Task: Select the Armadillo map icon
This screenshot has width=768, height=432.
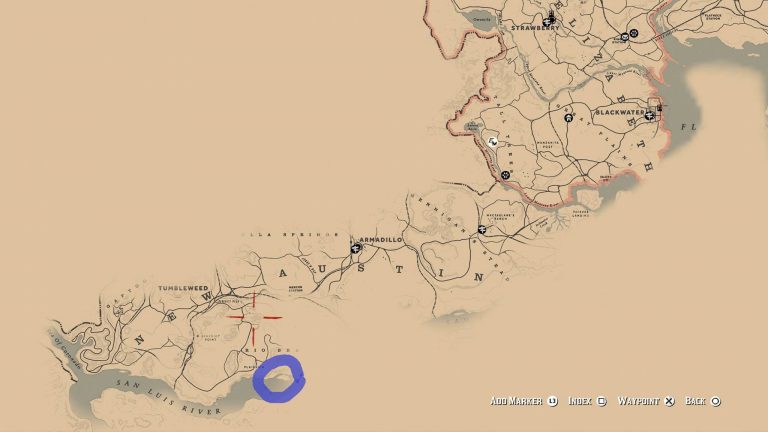Action: (x=355, y=247)
